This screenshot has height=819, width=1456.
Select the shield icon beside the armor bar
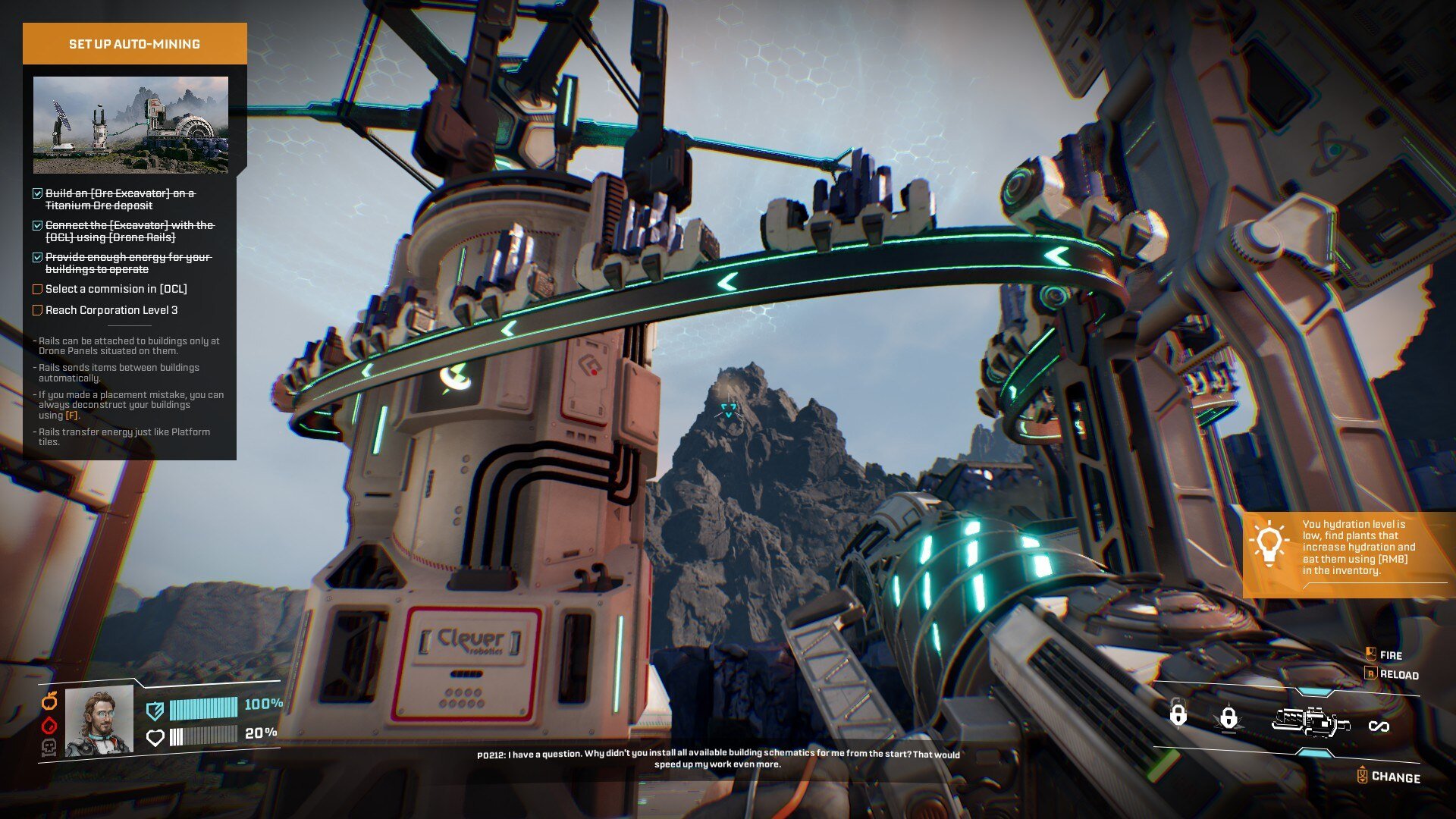155,710
